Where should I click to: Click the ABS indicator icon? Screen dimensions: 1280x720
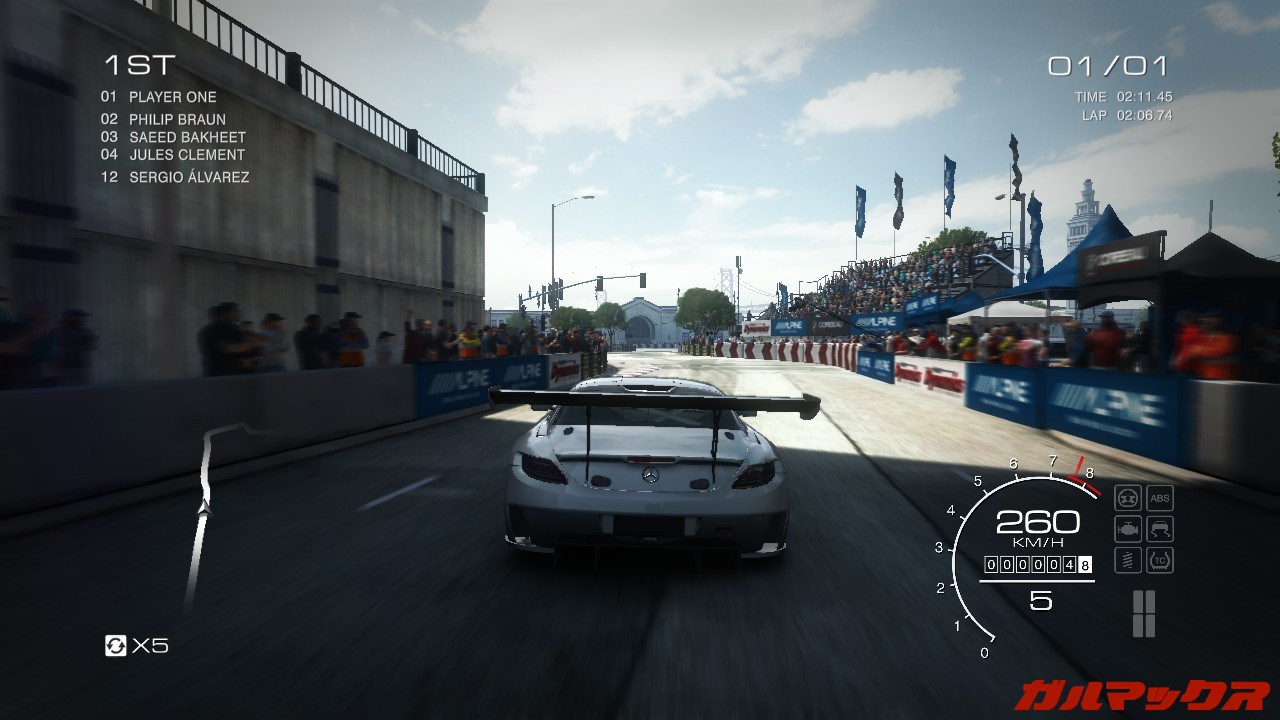(1160, 498)
